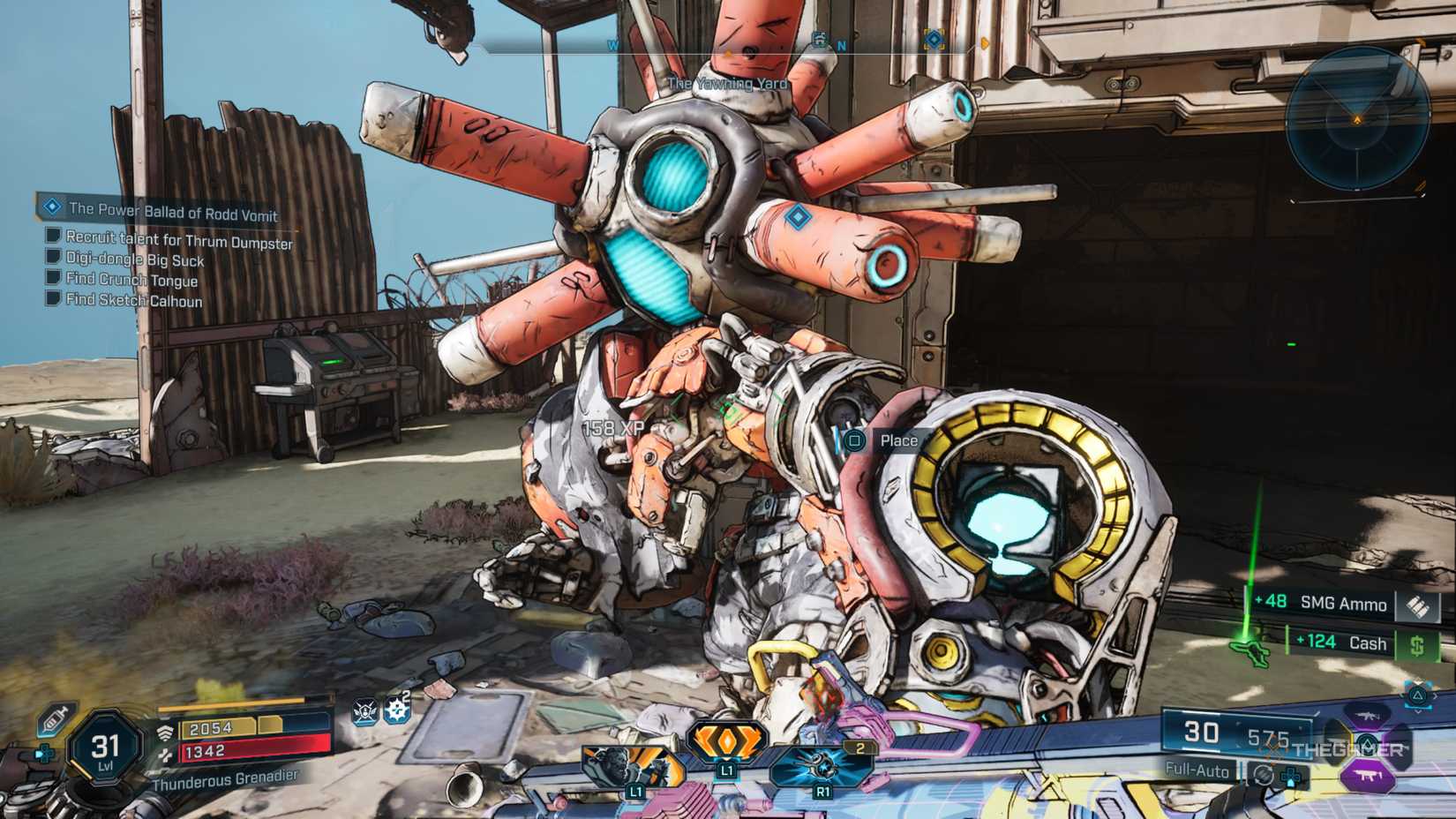Trigger the orange winged emblem ability
The height and width of the screenshot is (819, 1456).
[726, 741]
